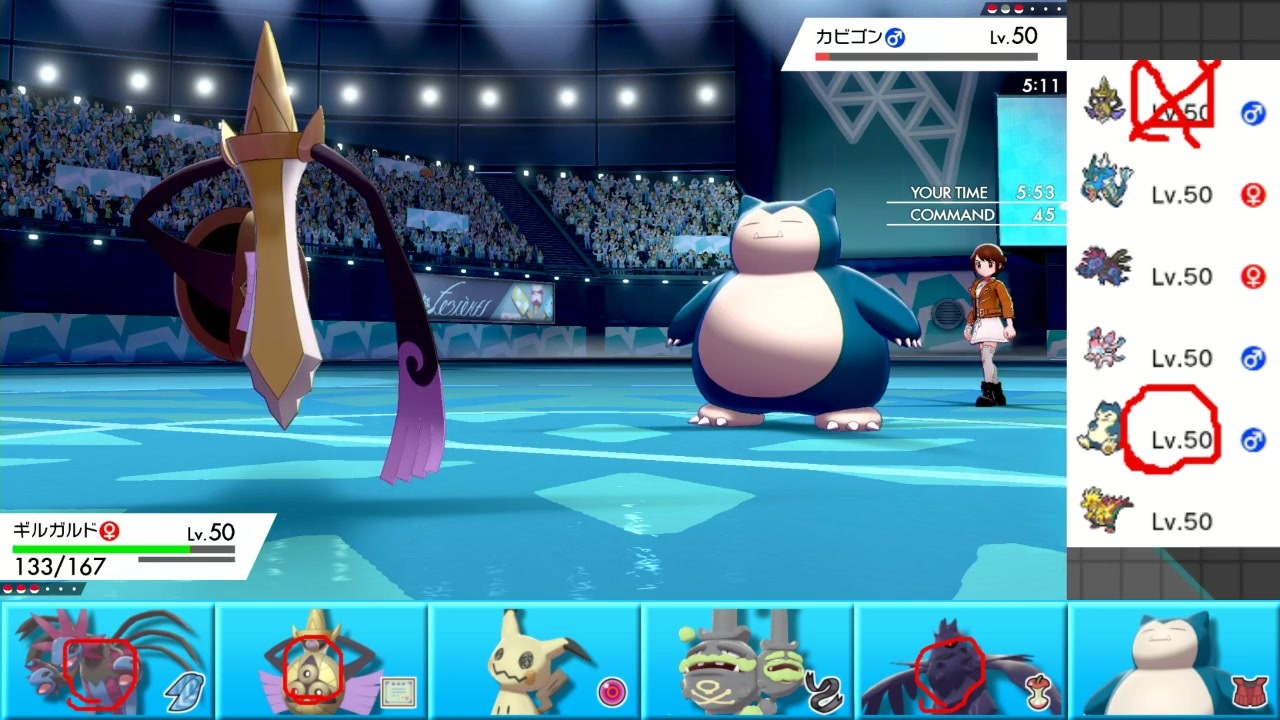
Task: Select the red dragon Pokémon team slot
Action: [x=107, y=660]
